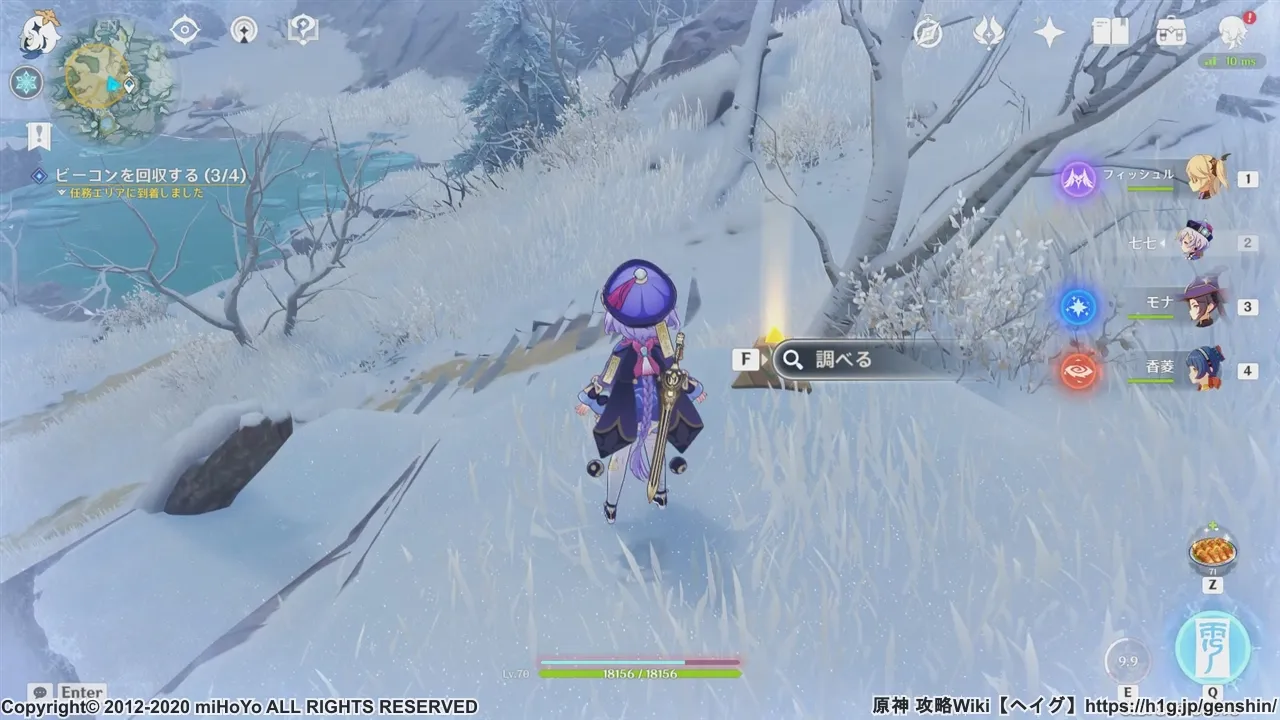The height and width of the screenshot is (720, 1280).
Task: Open the Wish menu star icon
Action: [1048, 32]
